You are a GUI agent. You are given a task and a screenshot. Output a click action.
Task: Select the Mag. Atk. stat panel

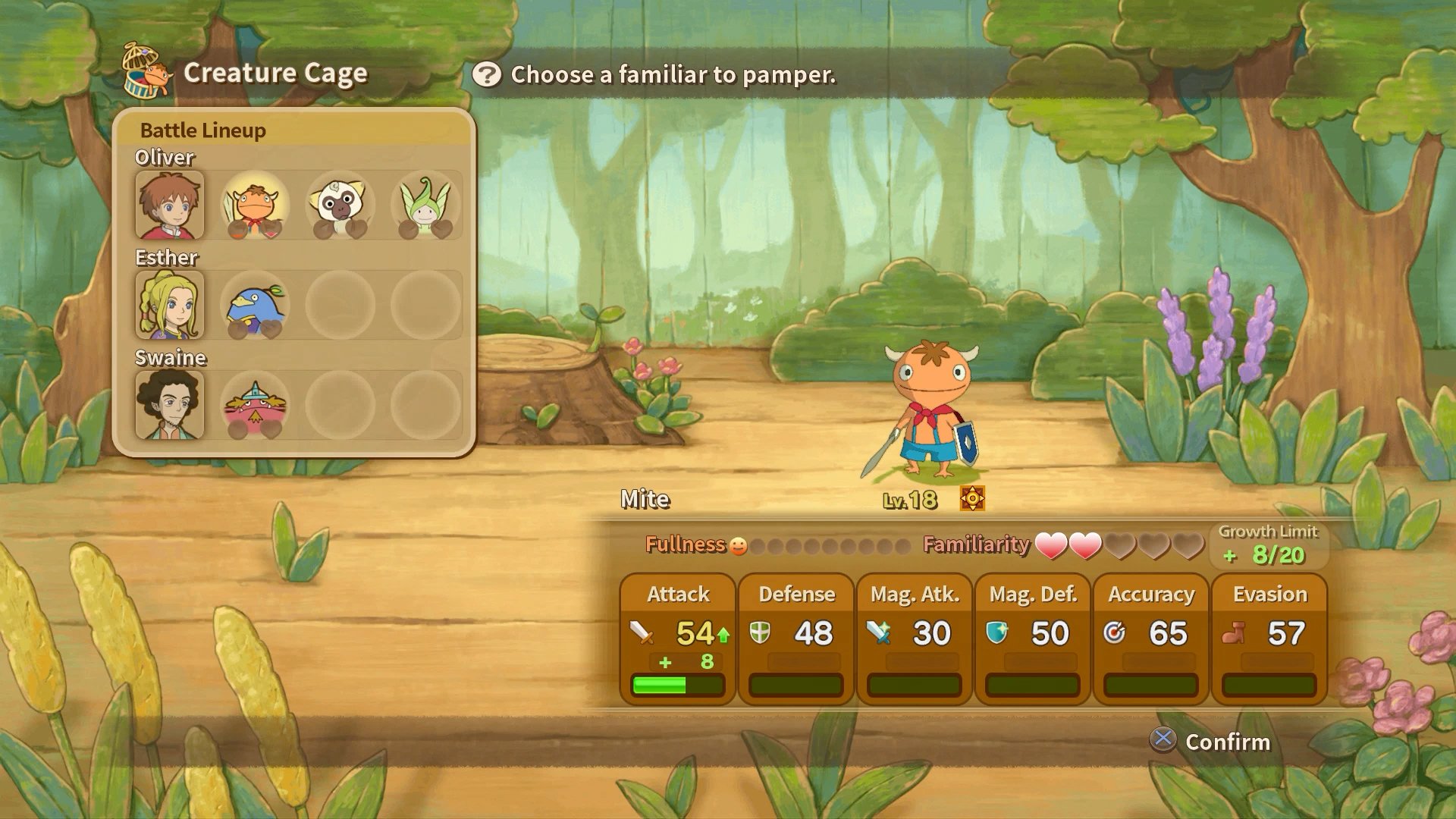pyautogui.click(x=915, y=639)
